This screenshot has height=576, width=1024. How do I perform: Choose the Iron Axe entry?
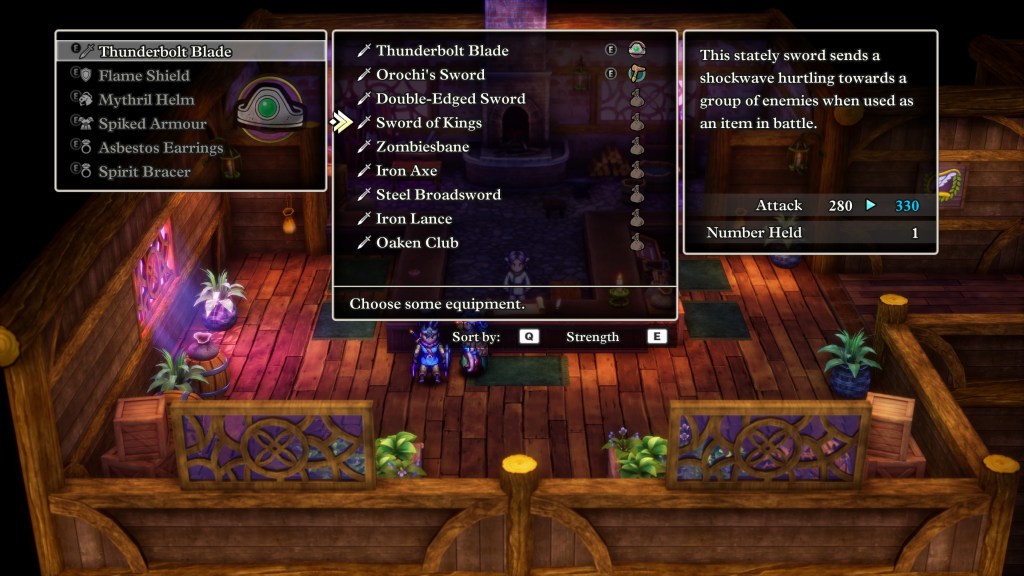coord(406,171)
